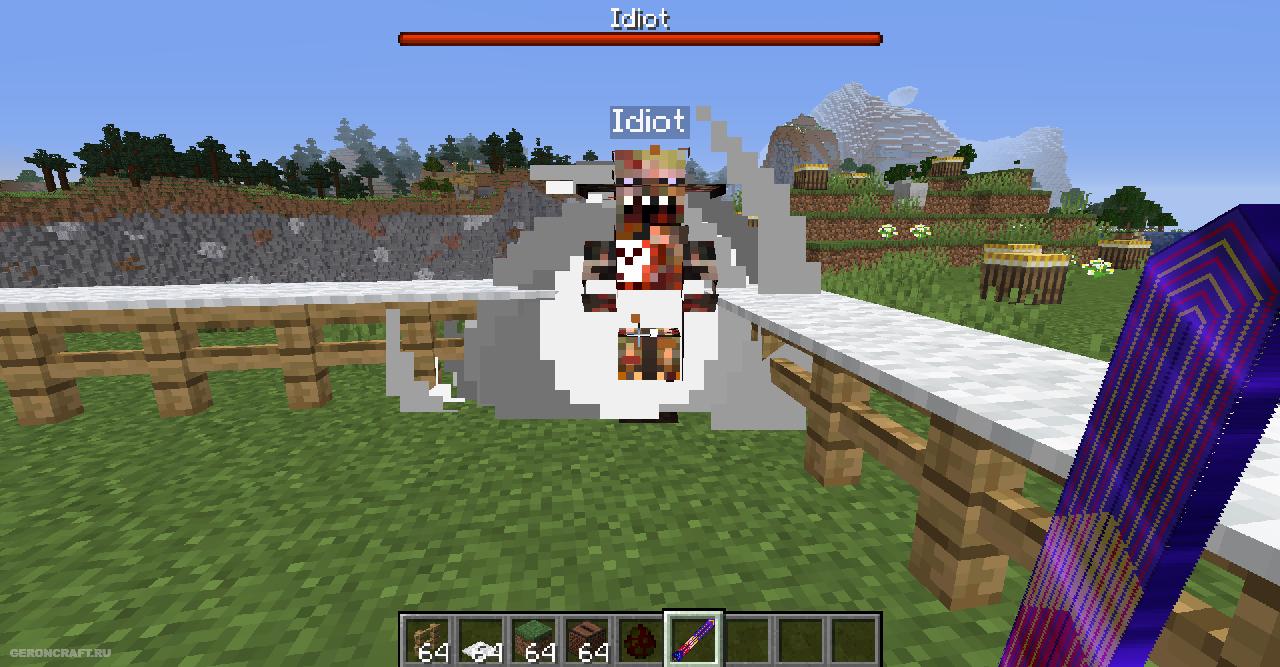Select the brown note block slot

tap(587, 639)
